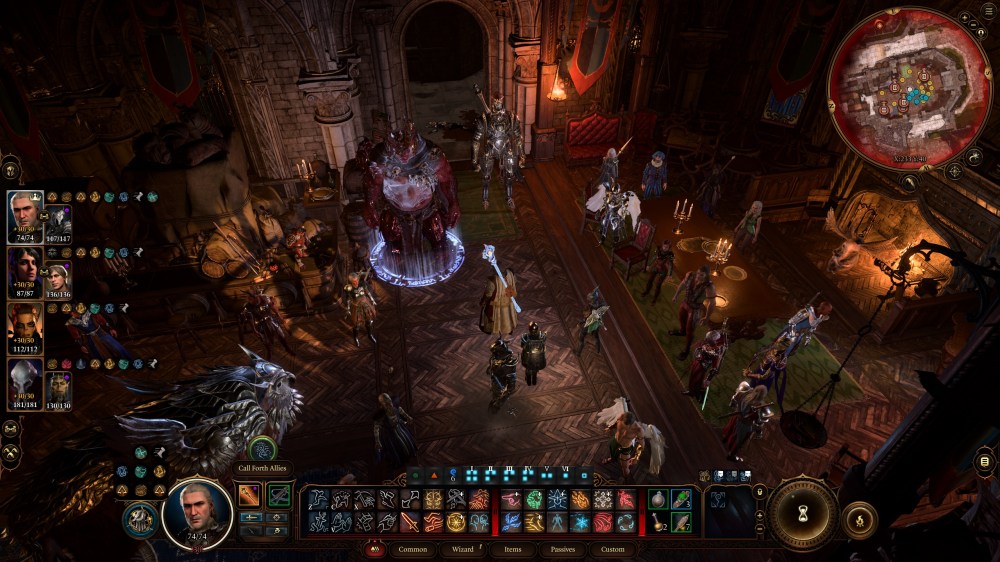This screenshot has width=1000, height=562.
Task: Open the log button on right edge
Action: (987, 461)
